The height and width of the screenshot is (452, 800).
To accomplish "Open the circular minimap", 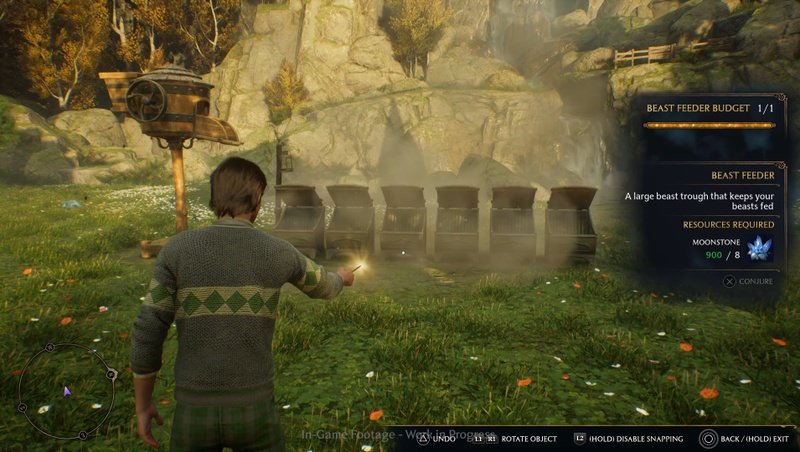I will coord(67,391).
